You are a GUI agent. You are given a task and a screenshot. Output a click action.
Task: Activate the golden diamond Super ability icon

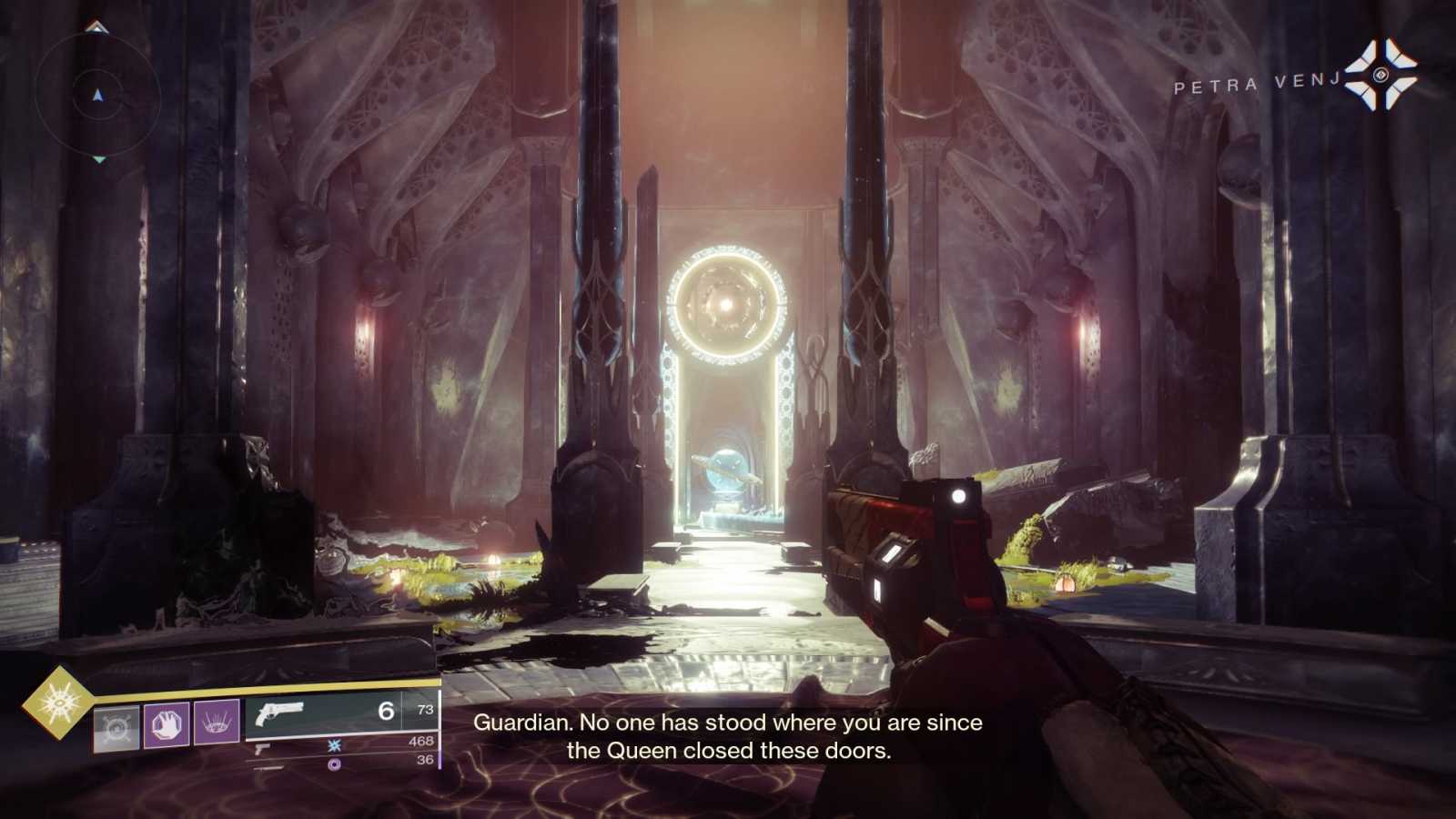click(x=57, y=702)
